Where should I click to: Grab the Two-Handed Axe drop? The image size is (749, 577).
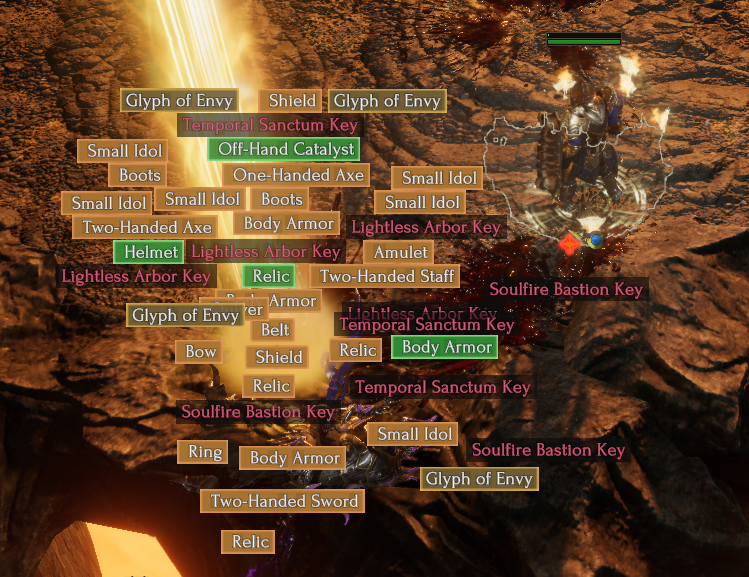pyautogui.click(x=147, y=228)
